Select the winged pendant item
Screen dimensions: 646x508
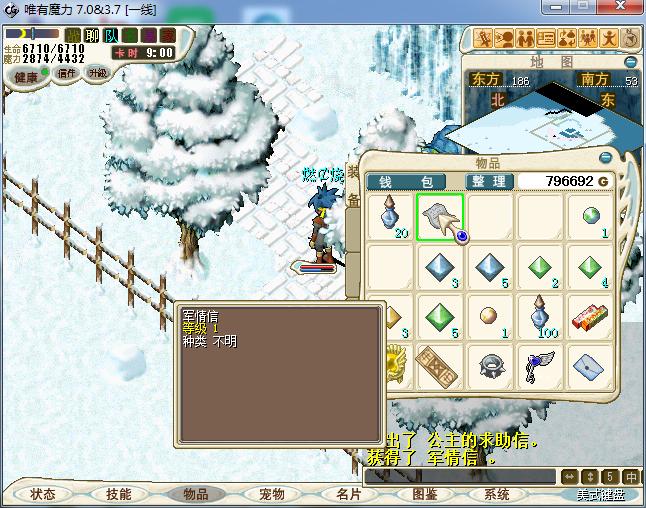[540, 368]
